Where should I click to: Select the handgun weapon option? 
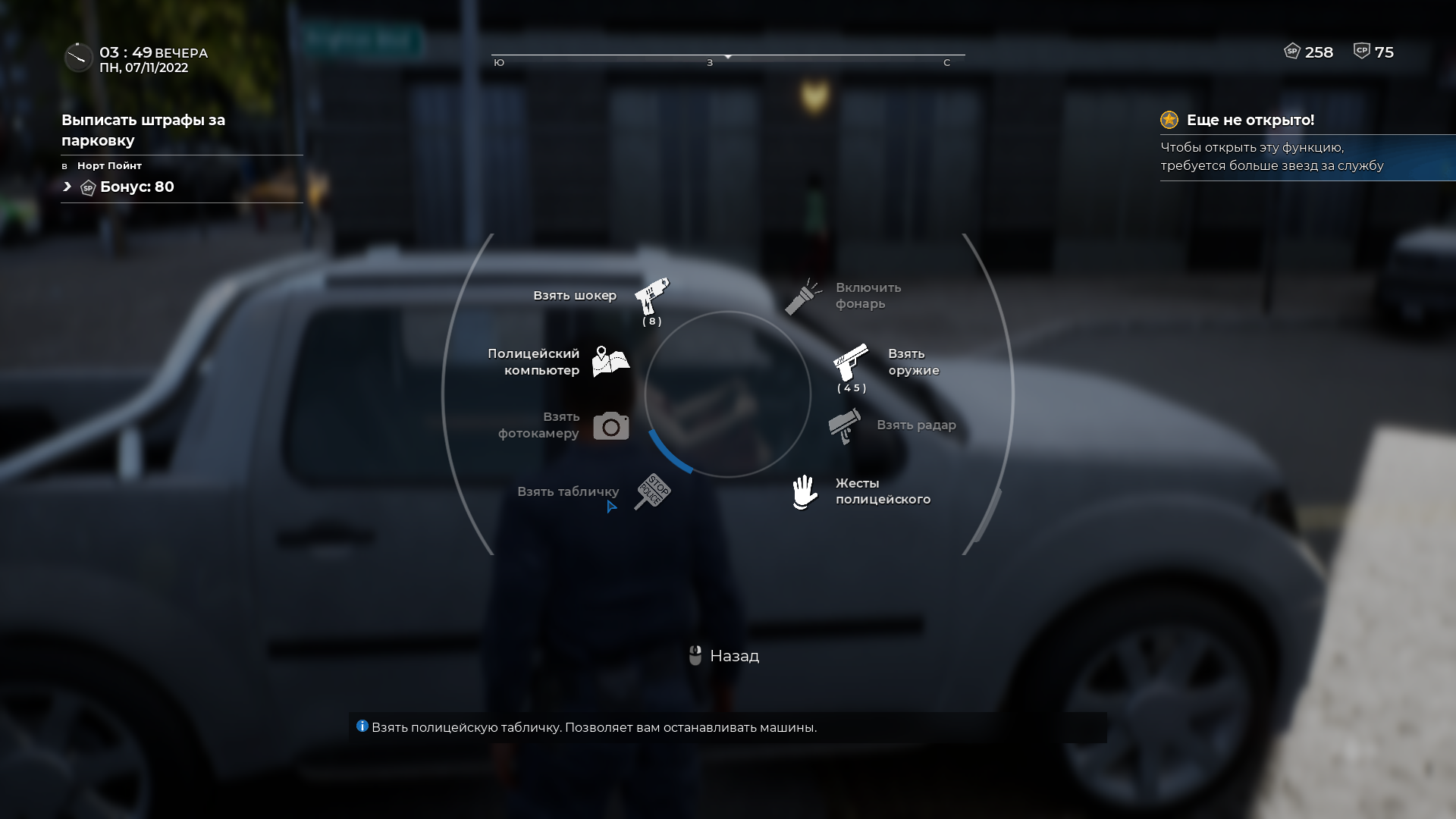click(851, 362)
